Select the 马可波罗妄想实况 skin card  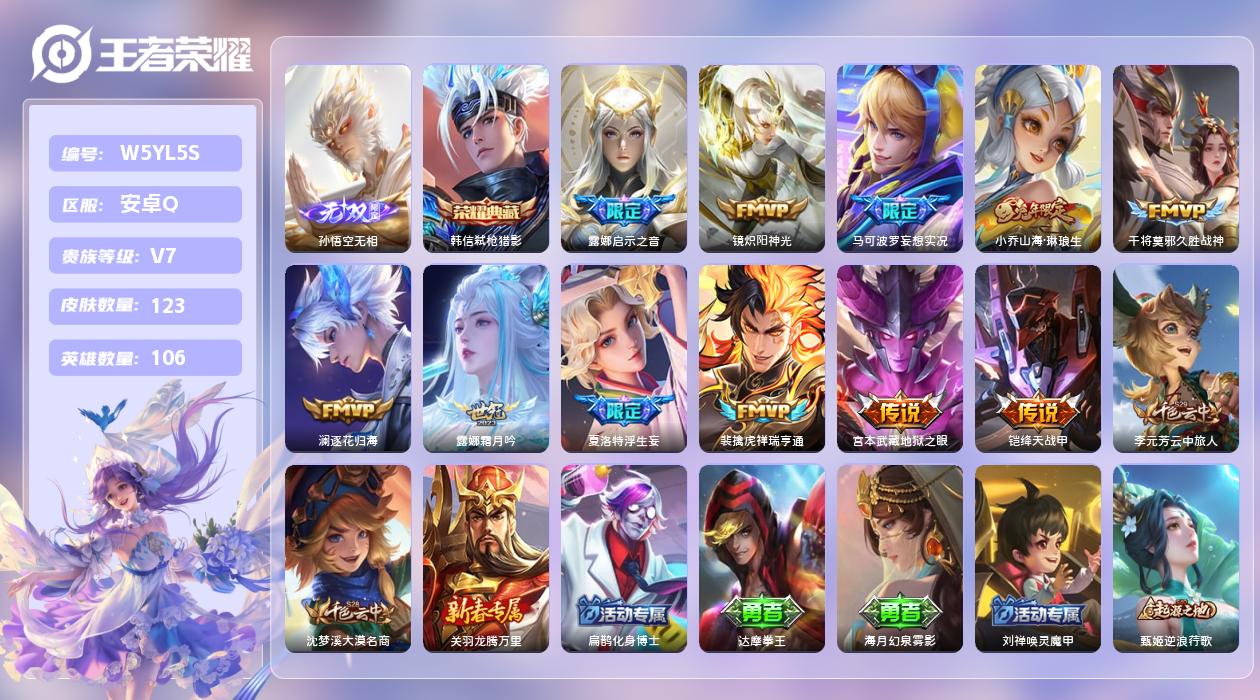pyautogui.click(x=900, y=158)
